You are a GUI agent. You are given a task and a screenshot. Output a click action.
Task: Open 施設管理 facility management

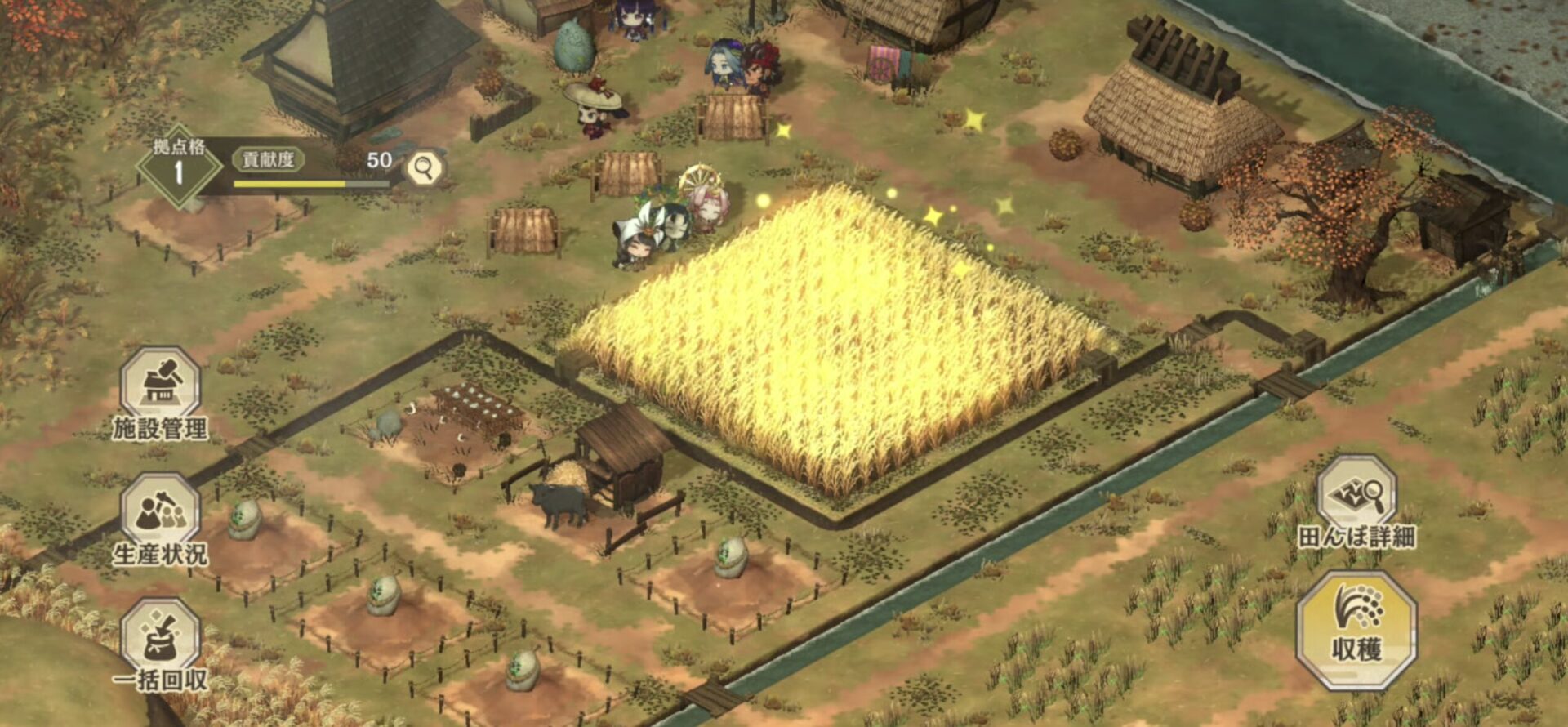(160, 390)
